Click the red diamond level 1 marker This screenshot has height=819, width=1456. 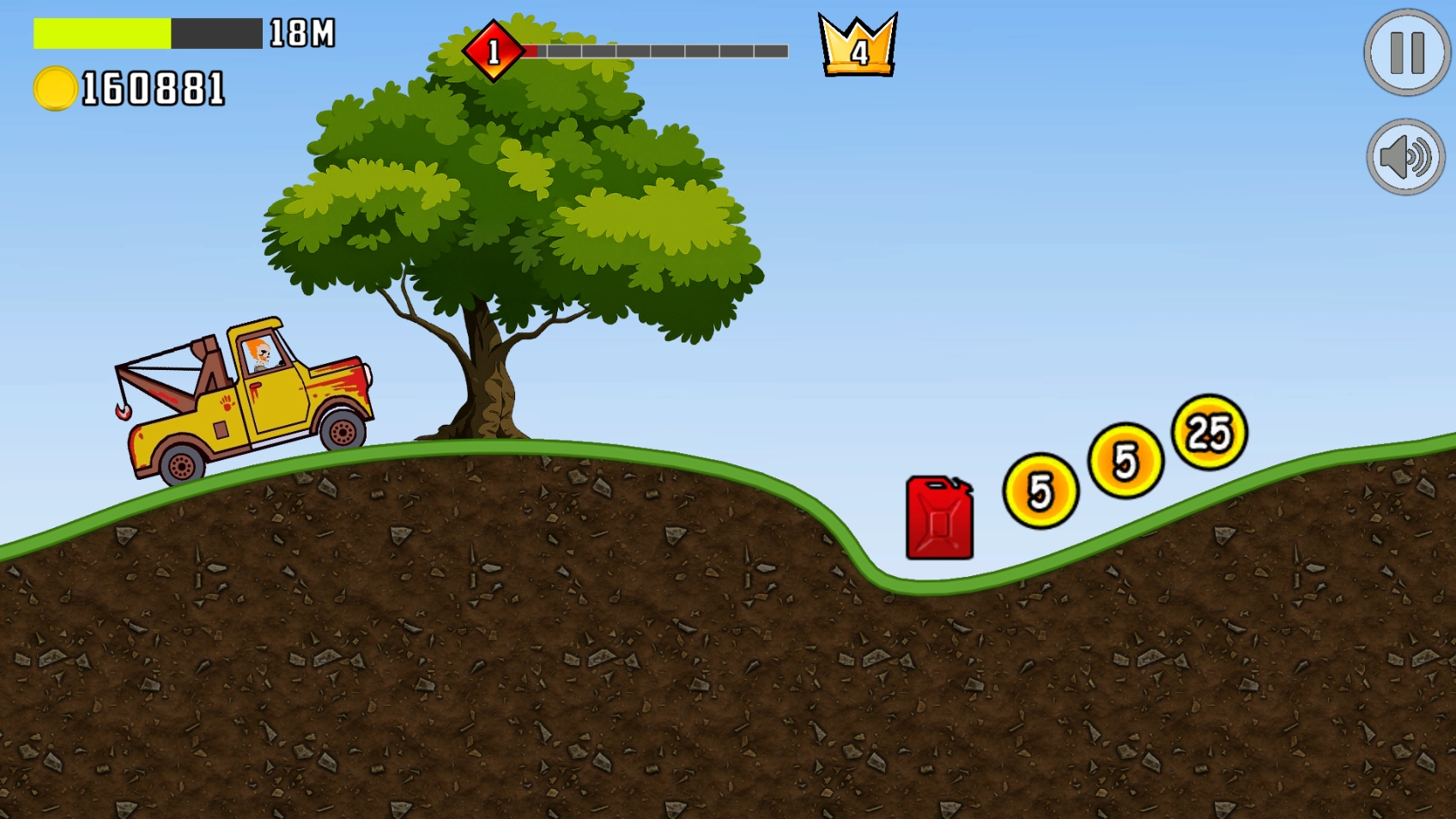click(x=494, y=50)
